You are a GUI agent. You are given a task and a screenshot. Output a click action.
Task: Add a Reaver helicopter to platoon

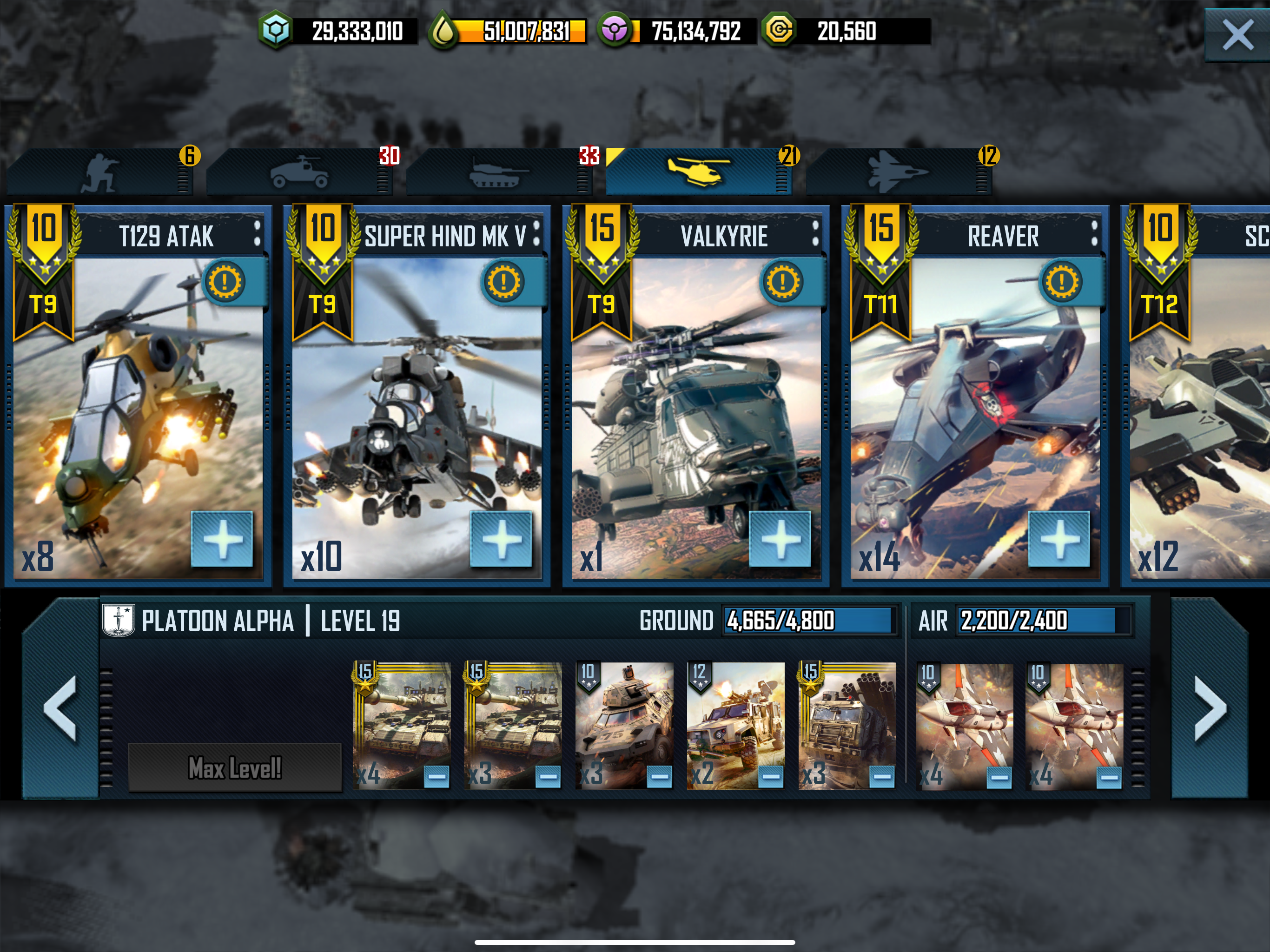(x=1058, y=539)
